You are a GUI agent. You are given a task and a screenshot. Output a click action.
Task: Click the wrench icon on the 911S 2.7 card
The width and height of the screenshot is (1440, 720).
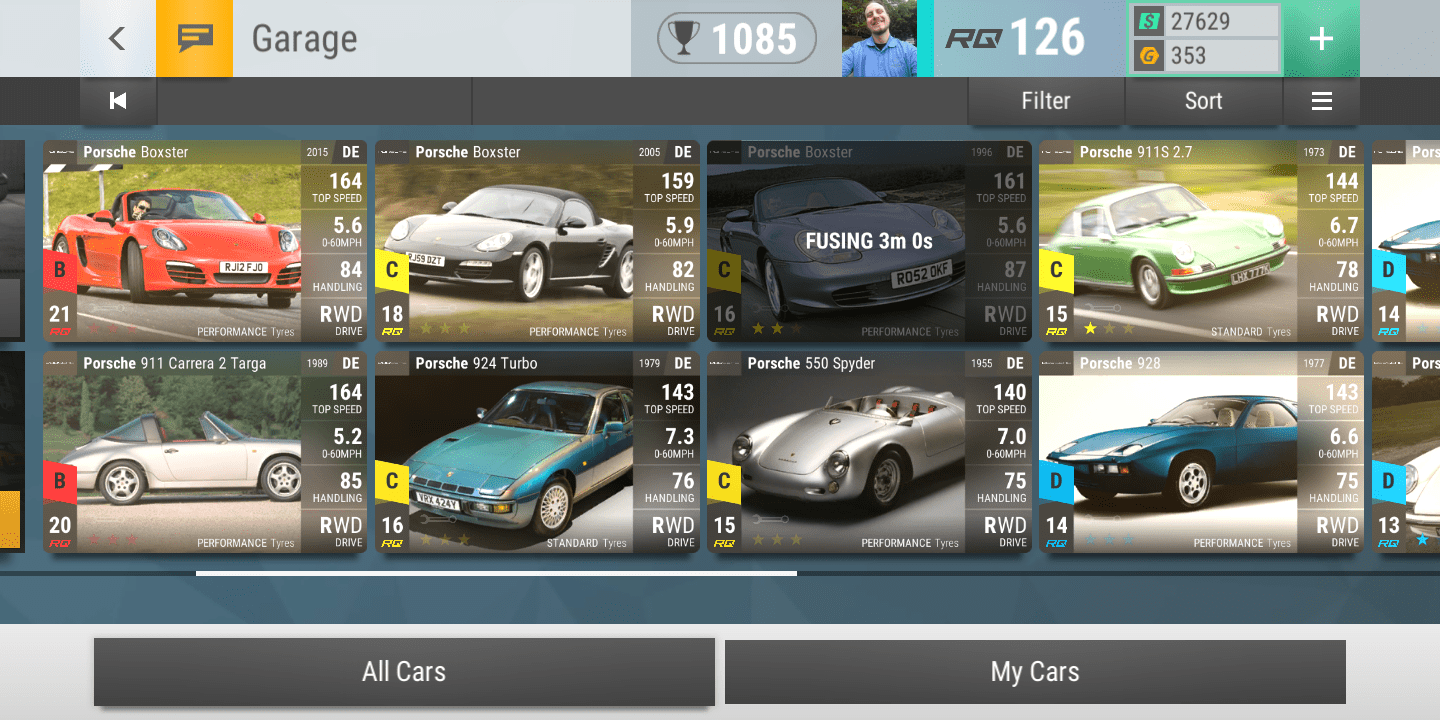[1103, 306]
